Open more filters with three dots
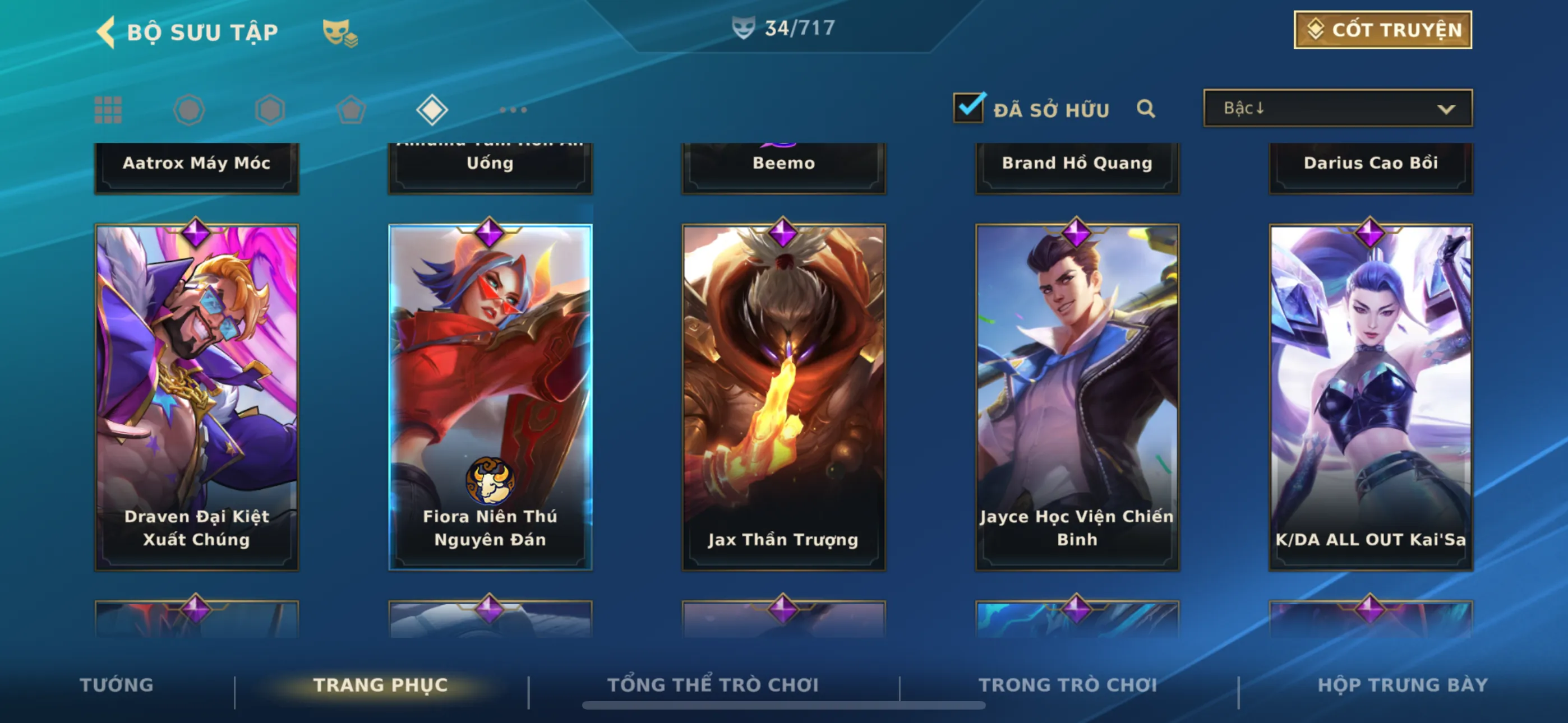Viewport: 1568px width, 723px height. [x=513, y=110]
